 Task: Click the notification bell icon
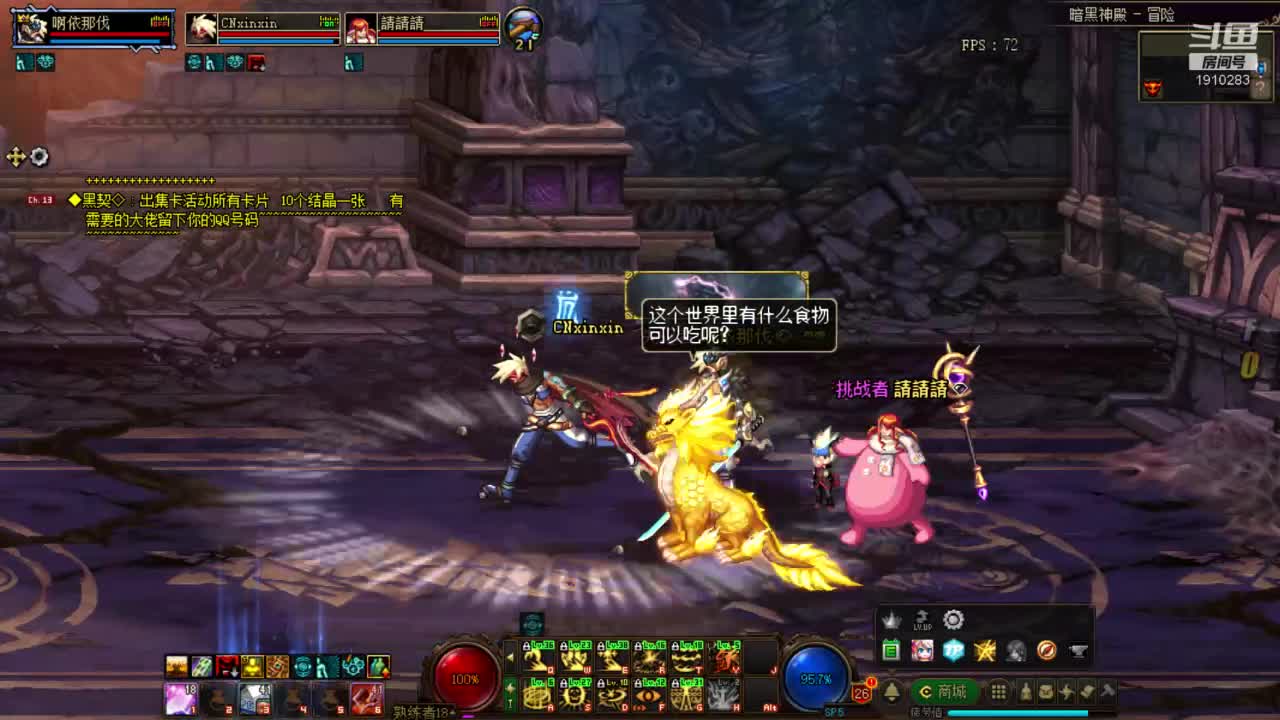pyautogui.click(x=890, y=692)
